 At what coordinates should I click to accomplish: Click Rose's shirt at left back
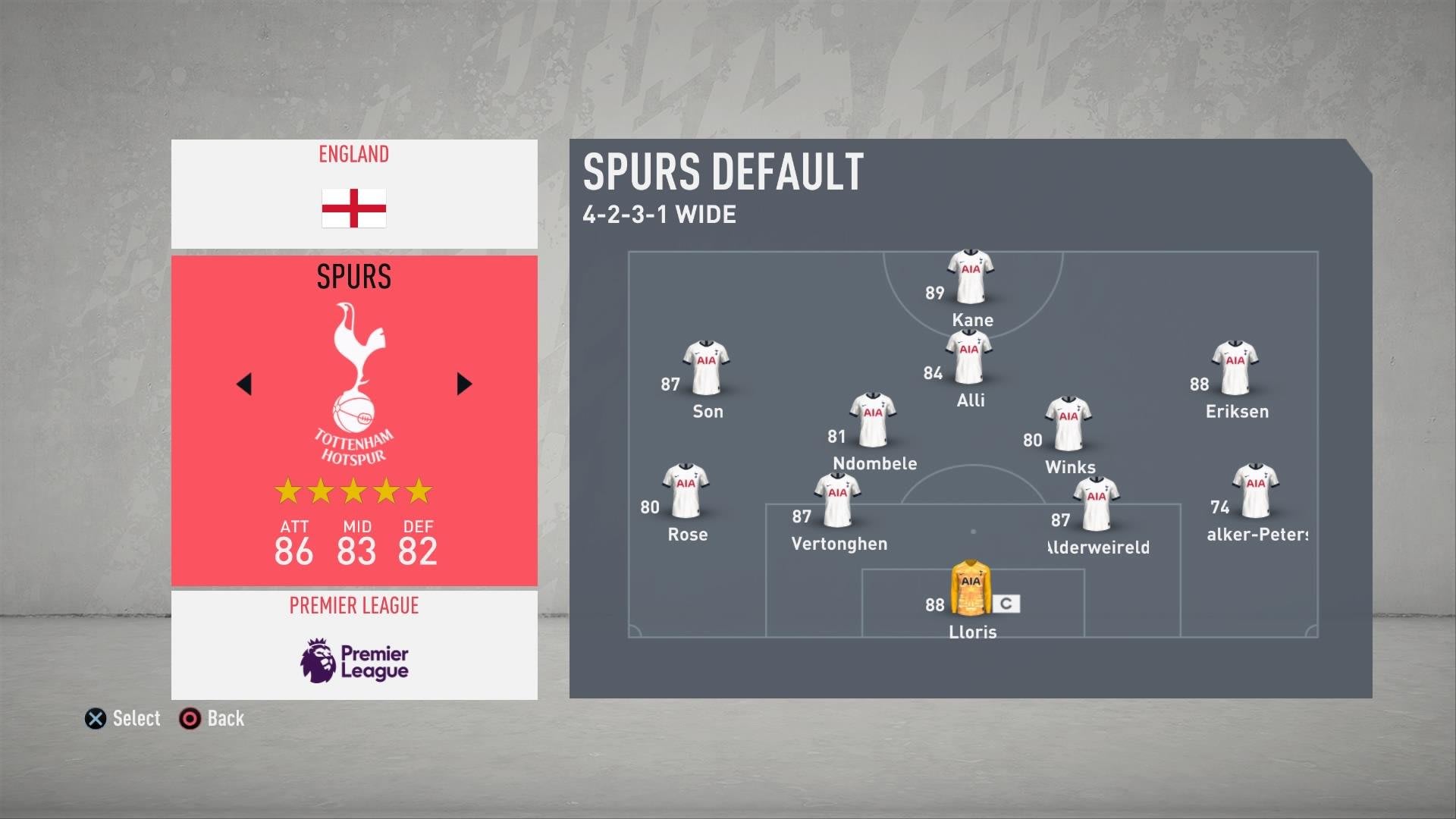(686, 491)
